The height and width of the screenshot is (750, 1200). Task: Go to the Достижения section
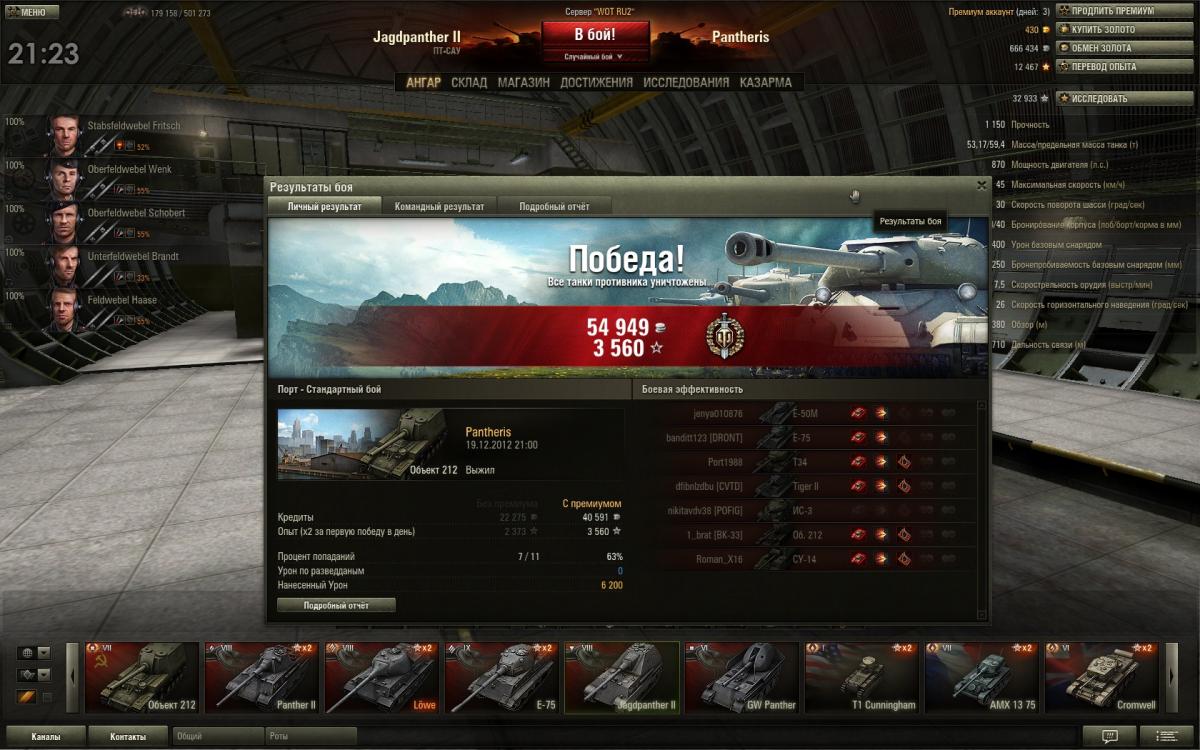596,83
